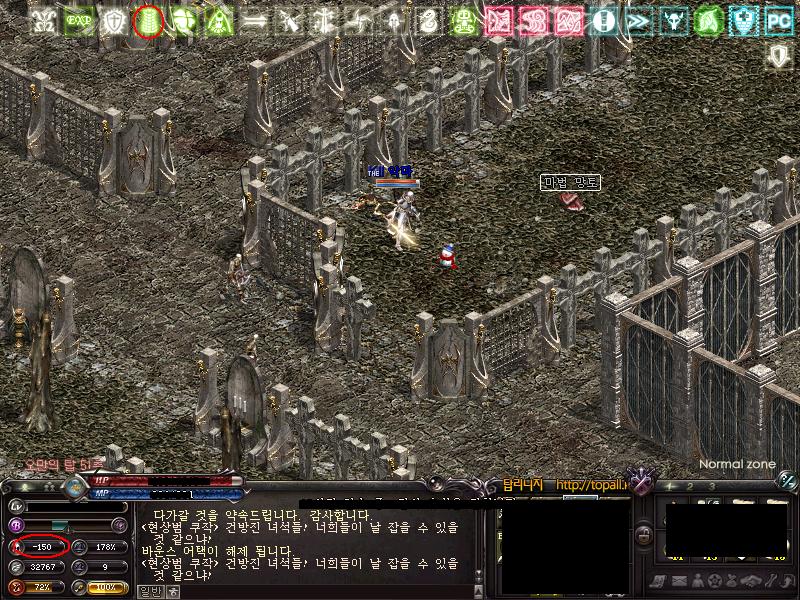The height and width of the screenshot is (600, 800).
Task: Switch to hotbar page 2
Action: [692, 486]
